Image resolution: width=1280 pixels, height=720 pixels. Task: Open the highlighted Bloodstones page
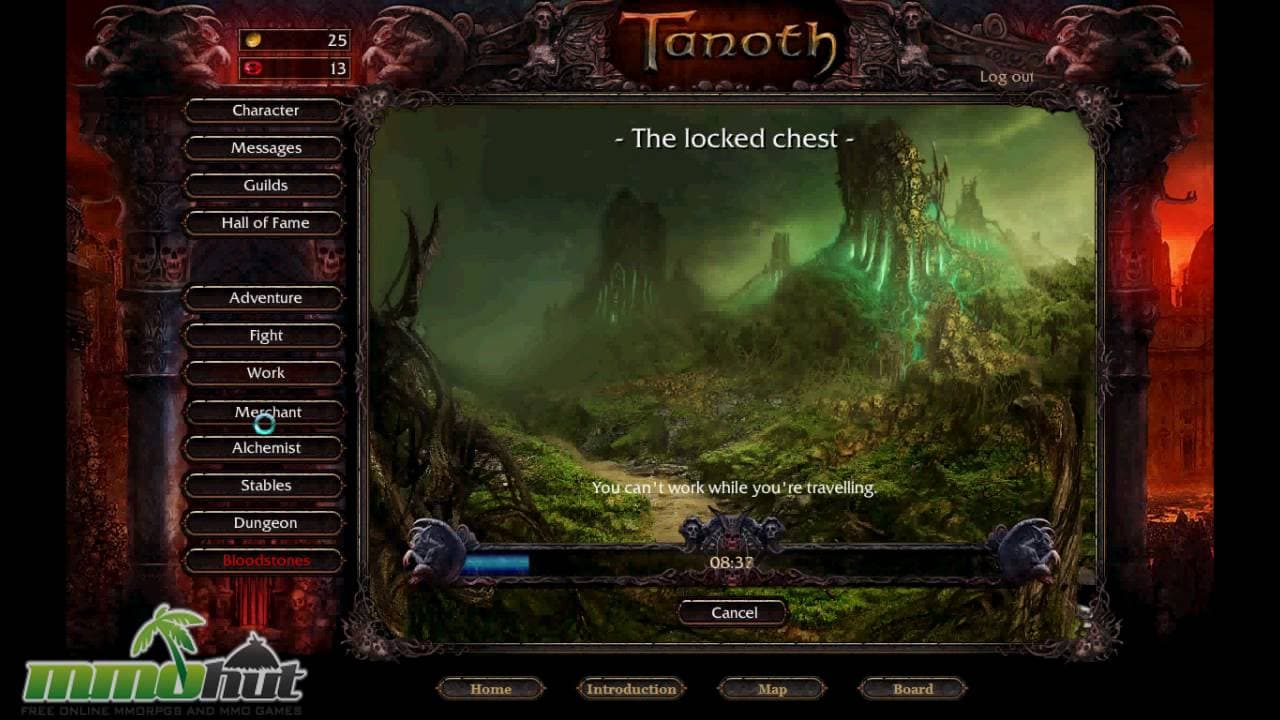tap(263, 561)
